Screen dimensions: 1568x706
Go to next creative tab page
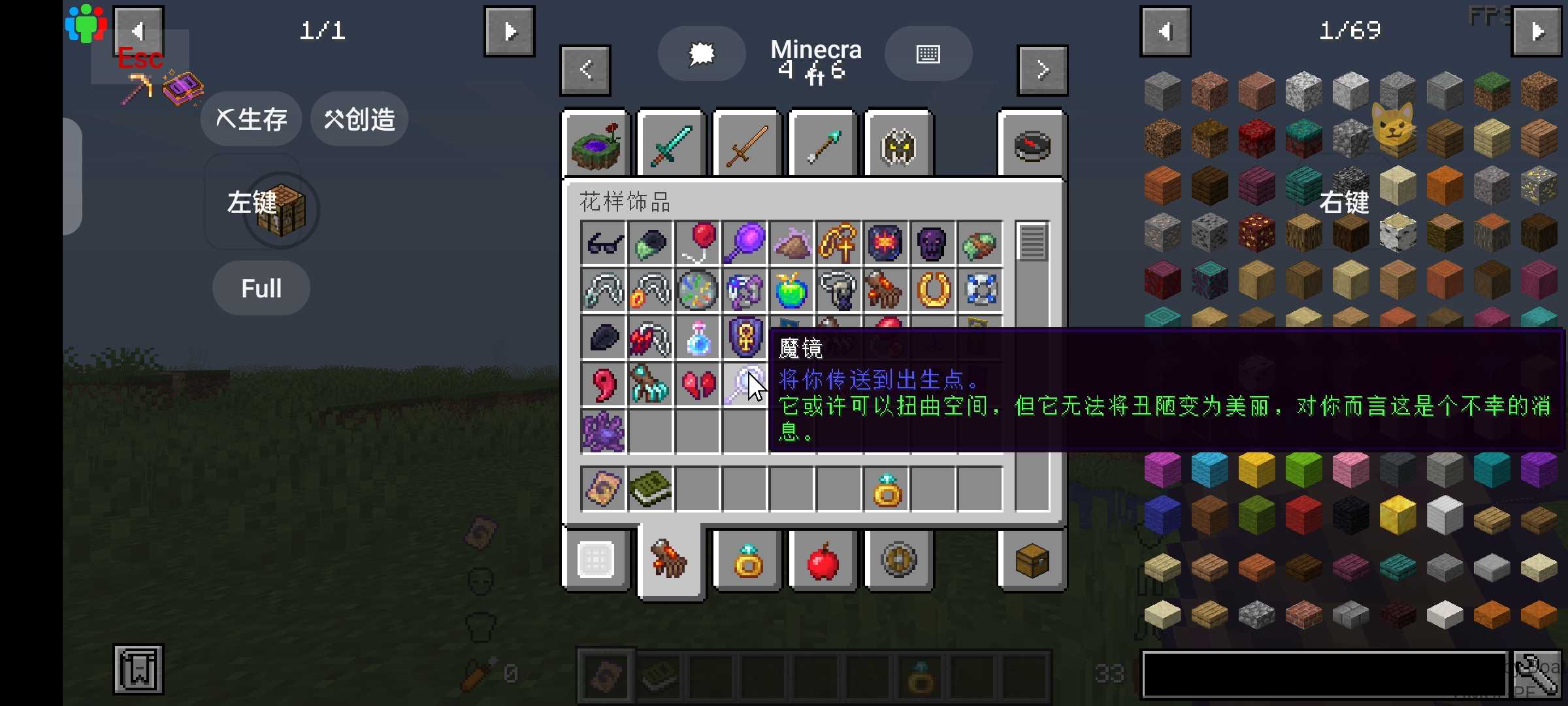(1042, 70)
